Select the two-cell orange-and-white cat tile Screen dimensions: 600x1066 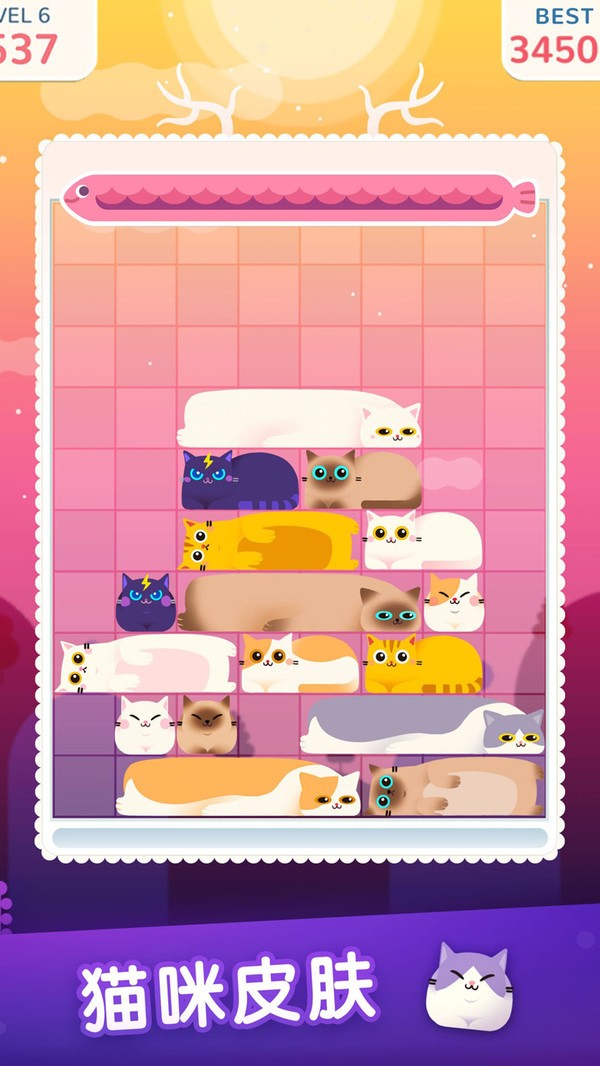[300, 663]
